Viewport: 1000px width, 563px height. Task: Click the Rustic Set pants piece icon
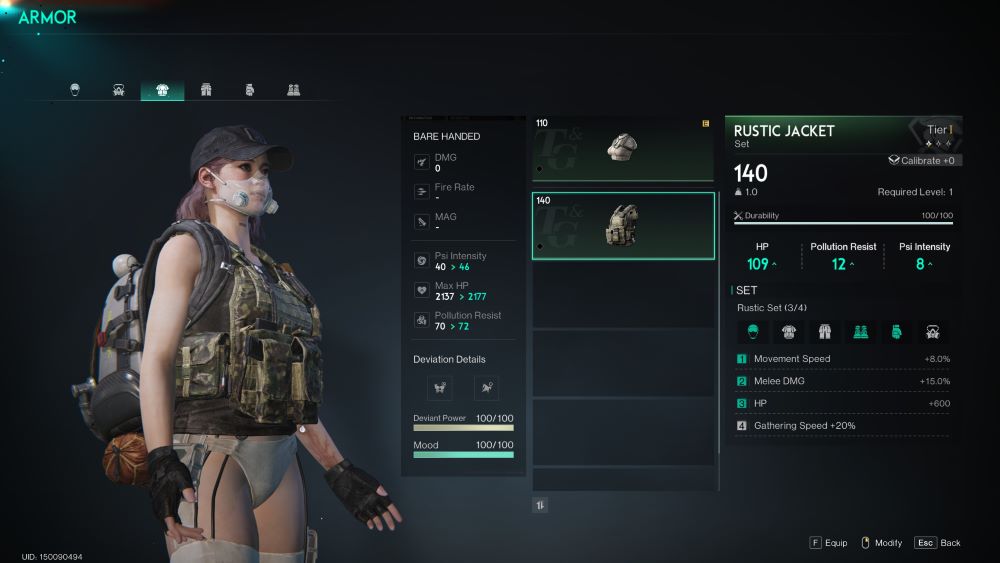(824, 332)
